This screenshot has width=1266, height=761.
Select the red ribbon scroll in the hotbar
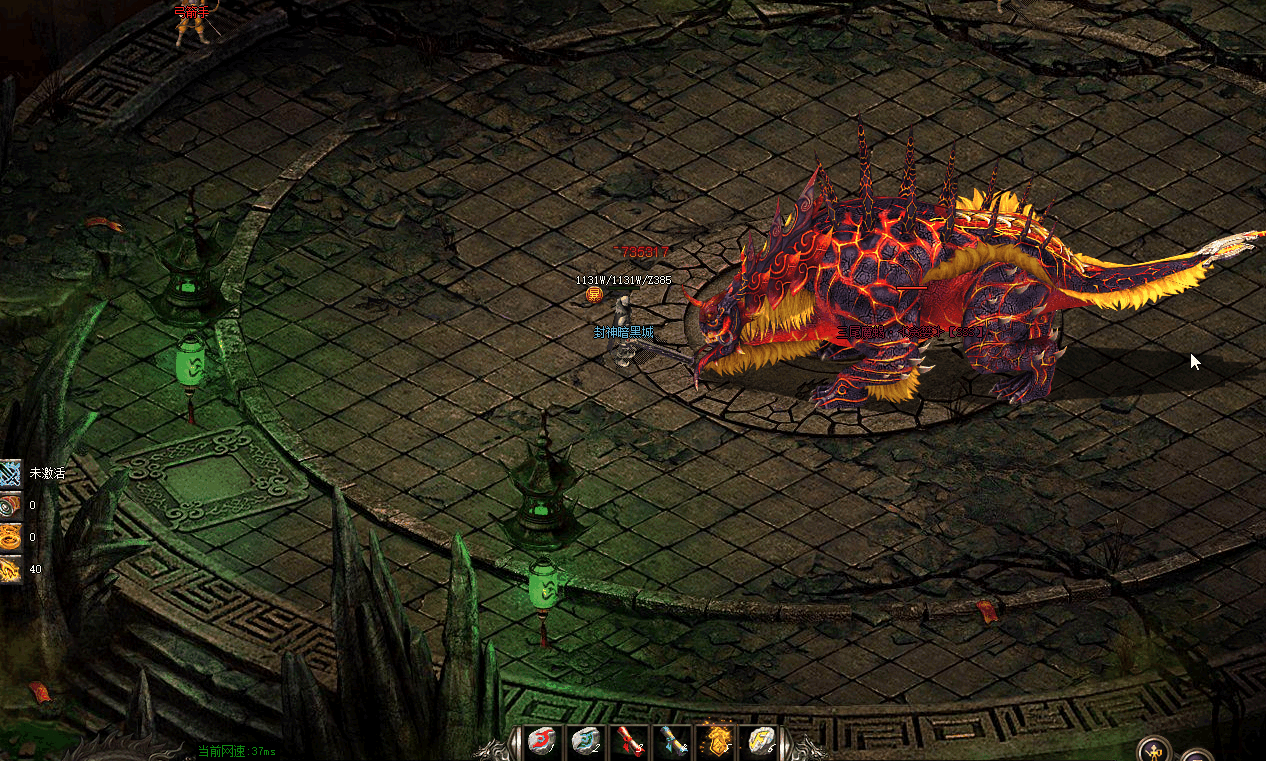(x=629, y=742)
